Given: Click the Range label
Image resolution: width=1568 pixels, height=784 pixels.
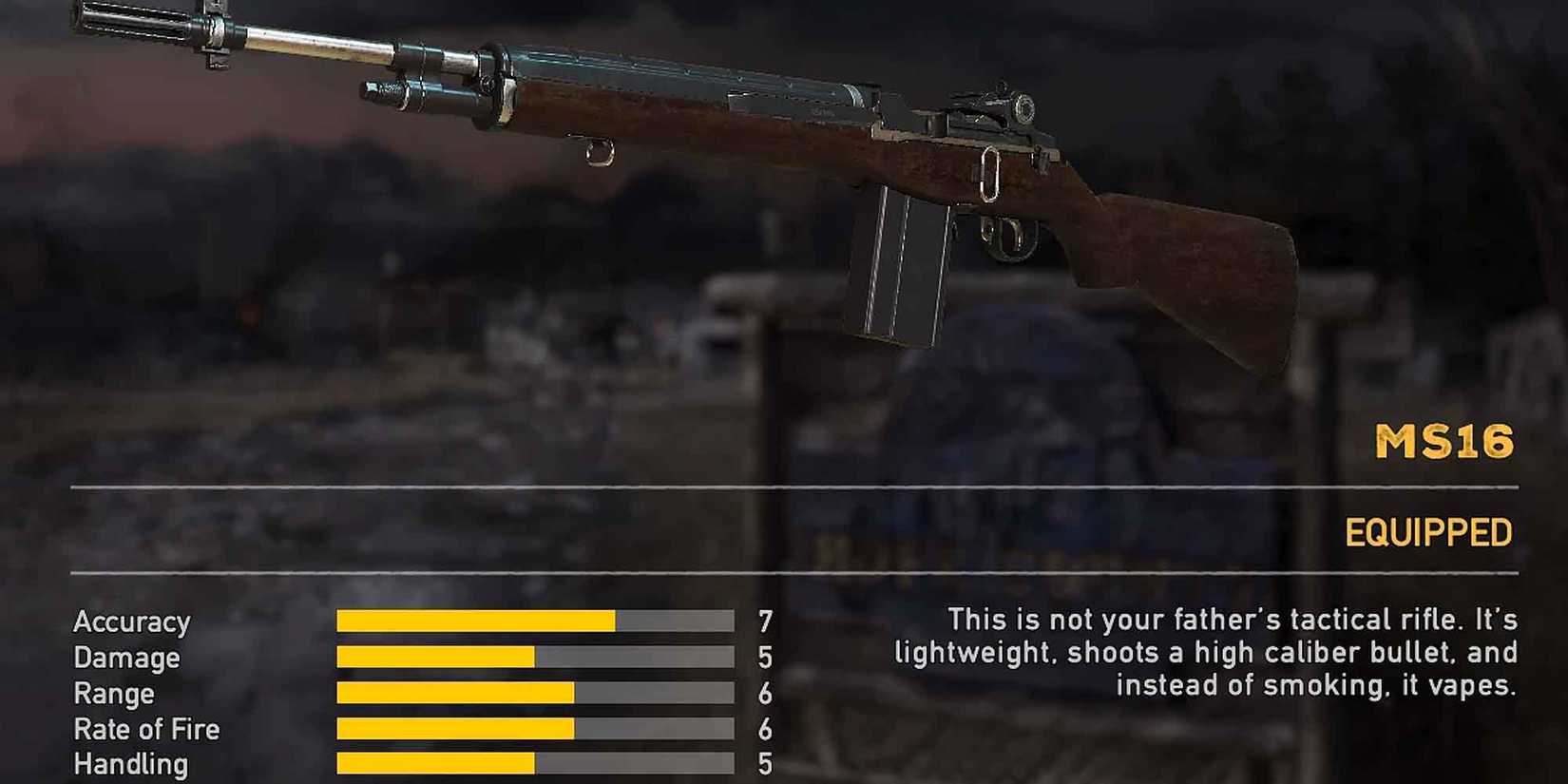Looking at the screenshot, I should click(x=114, y=694).
